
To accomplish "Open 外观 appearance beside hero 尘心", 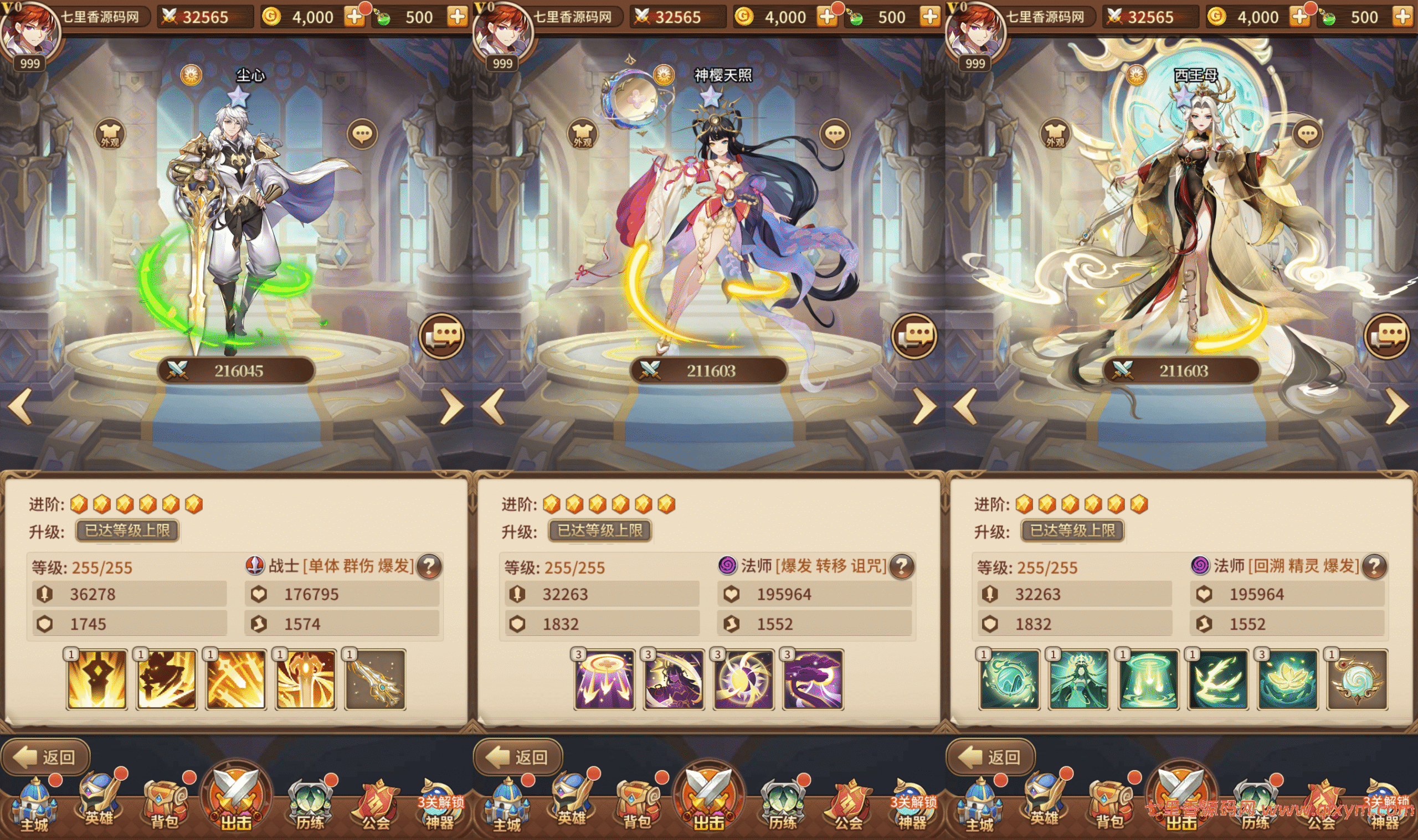I will click(x=109, y=135).
